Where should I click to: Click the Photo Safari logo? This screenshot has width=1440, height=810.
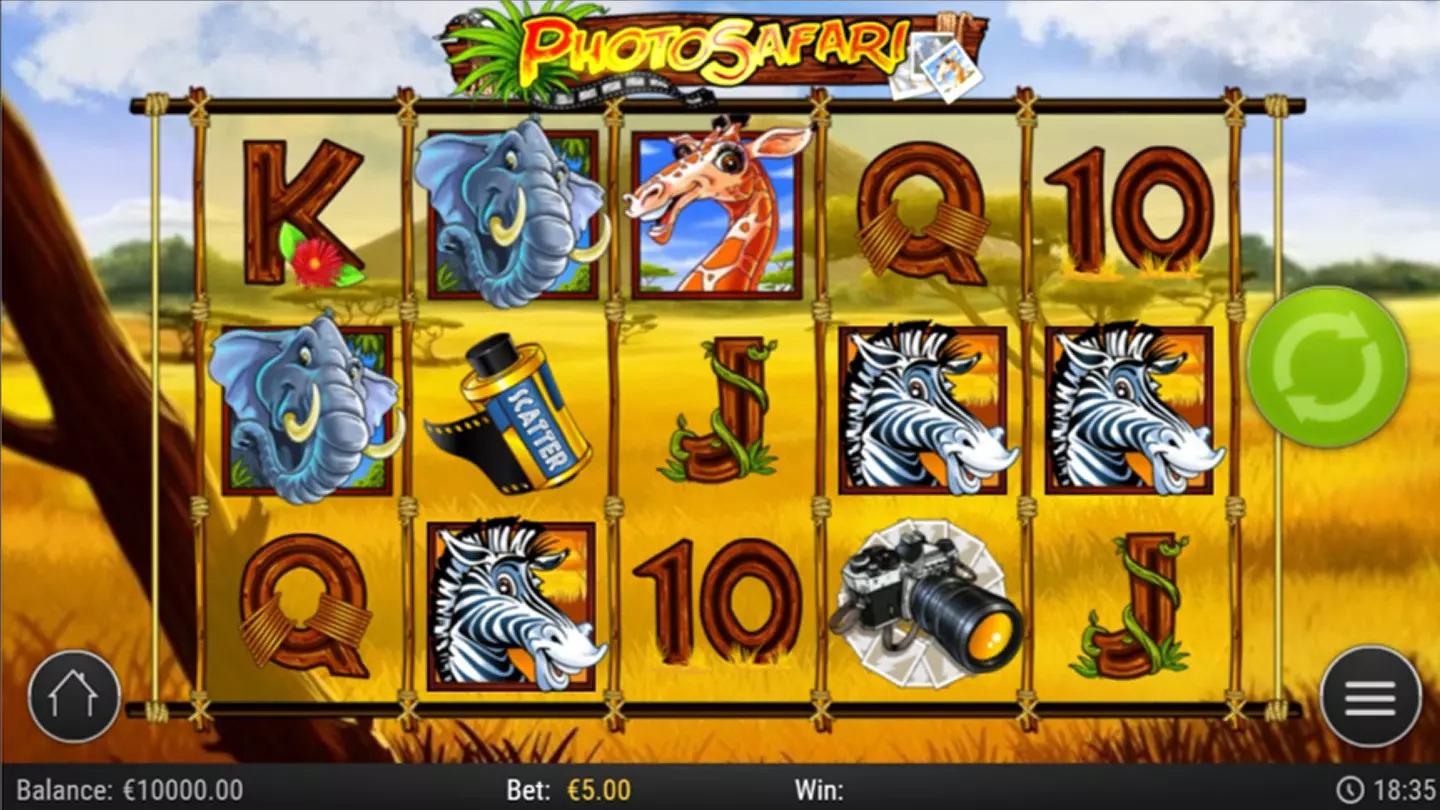715,50
